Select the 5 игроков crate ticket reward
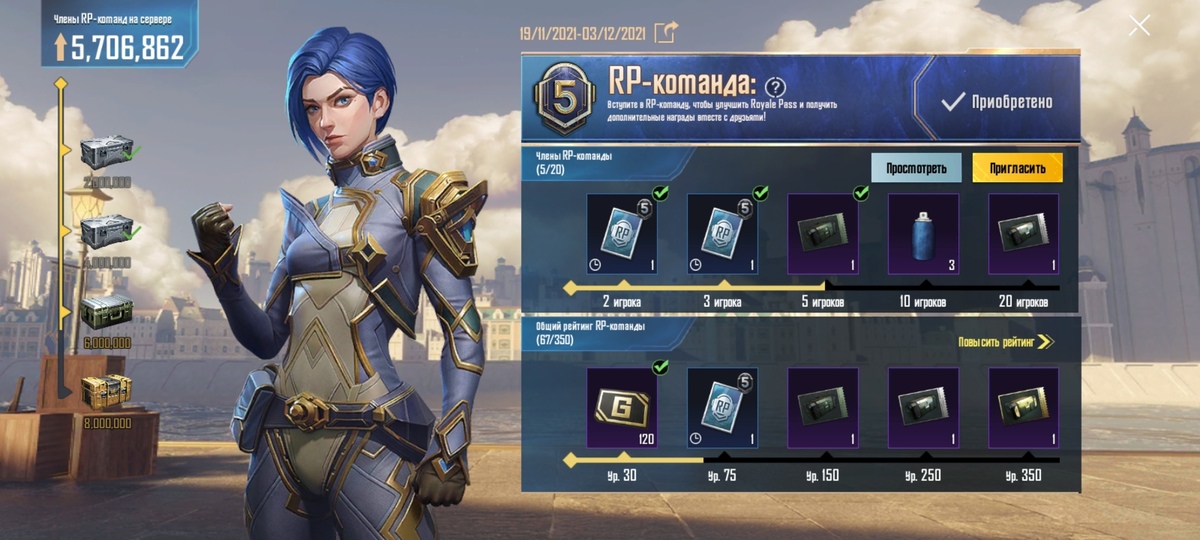The width and height of the screenshot is (1200, 540). 823,234
